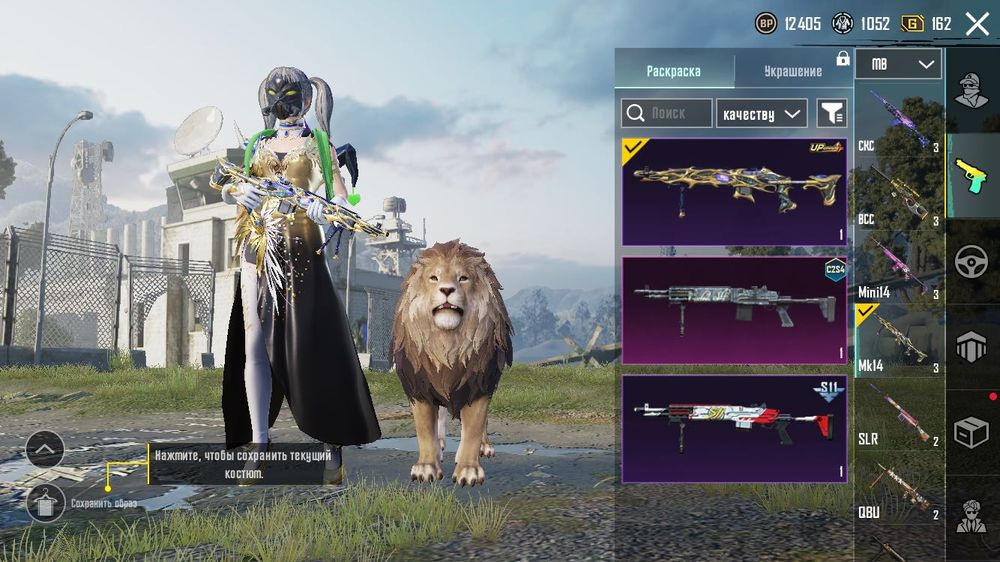Select the QBU weapon entry
This screenshot has width=1000, height=562.
click(x=898, y=488)
